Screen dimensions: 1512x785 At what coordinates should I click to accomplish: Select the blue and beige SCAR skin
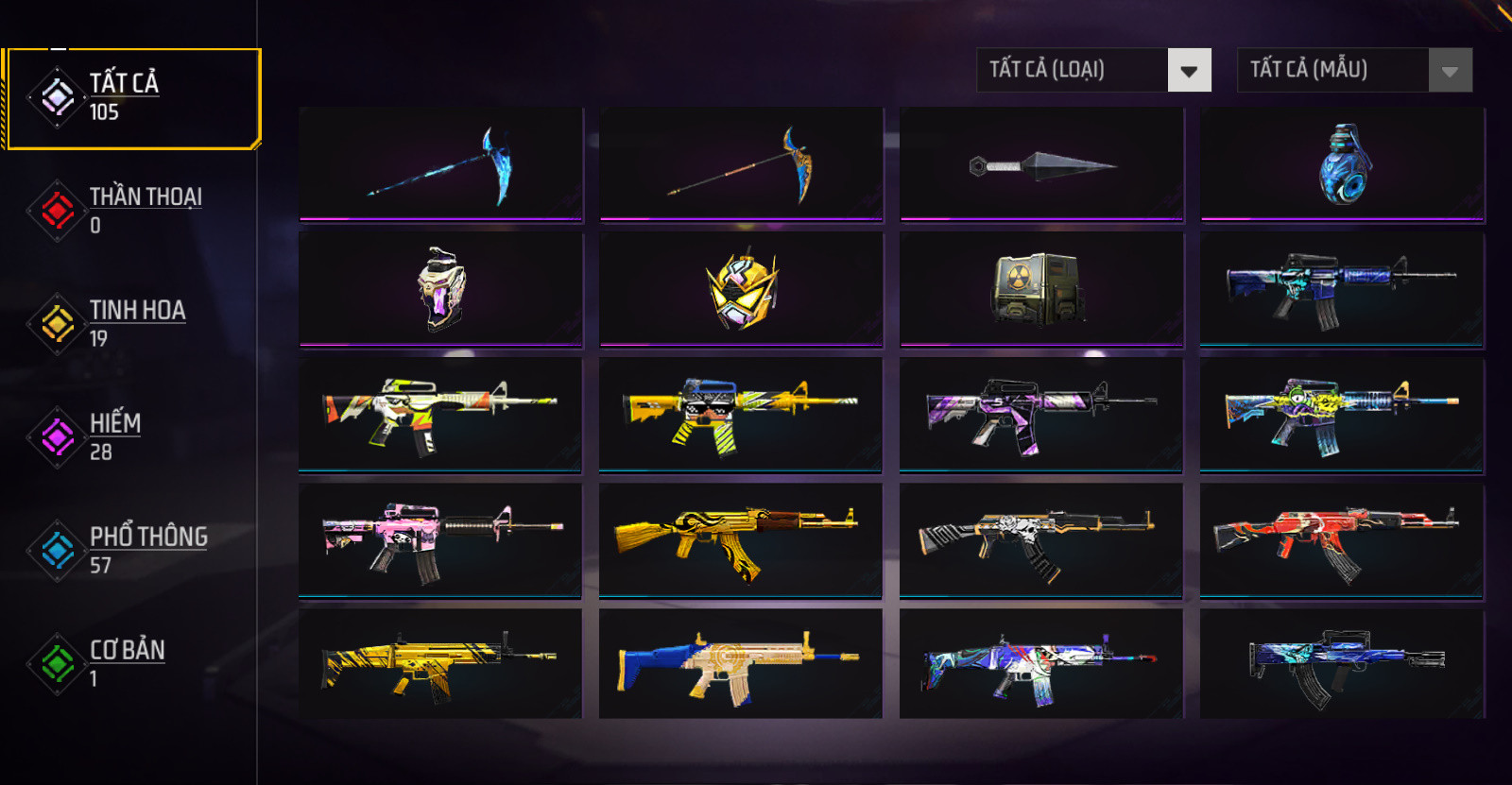(x=741, y=665)
